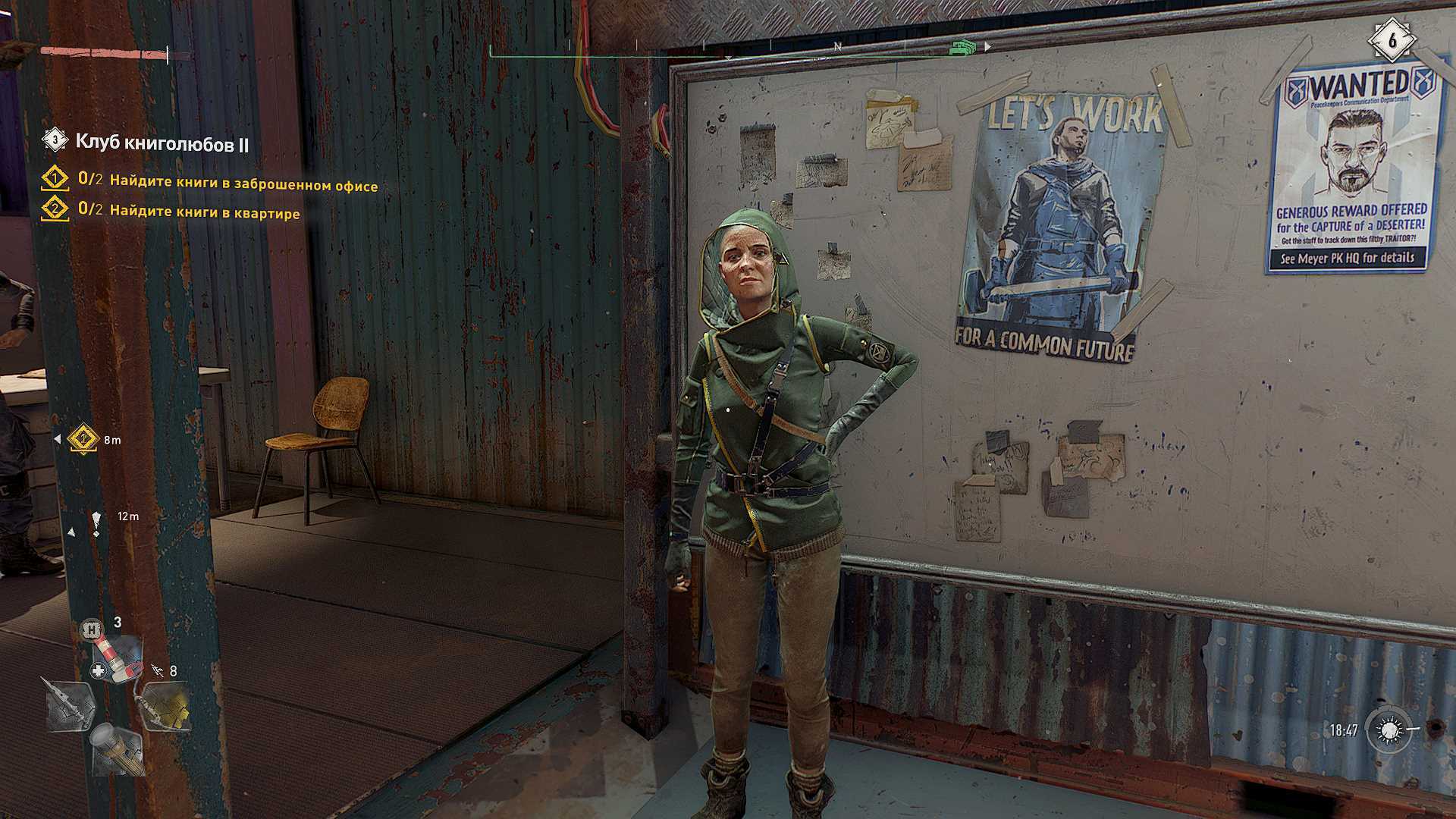Viewport: 1456px width, 819px height.
Task: Click the player level 6 badge
Action: [x=1392, y=39]
